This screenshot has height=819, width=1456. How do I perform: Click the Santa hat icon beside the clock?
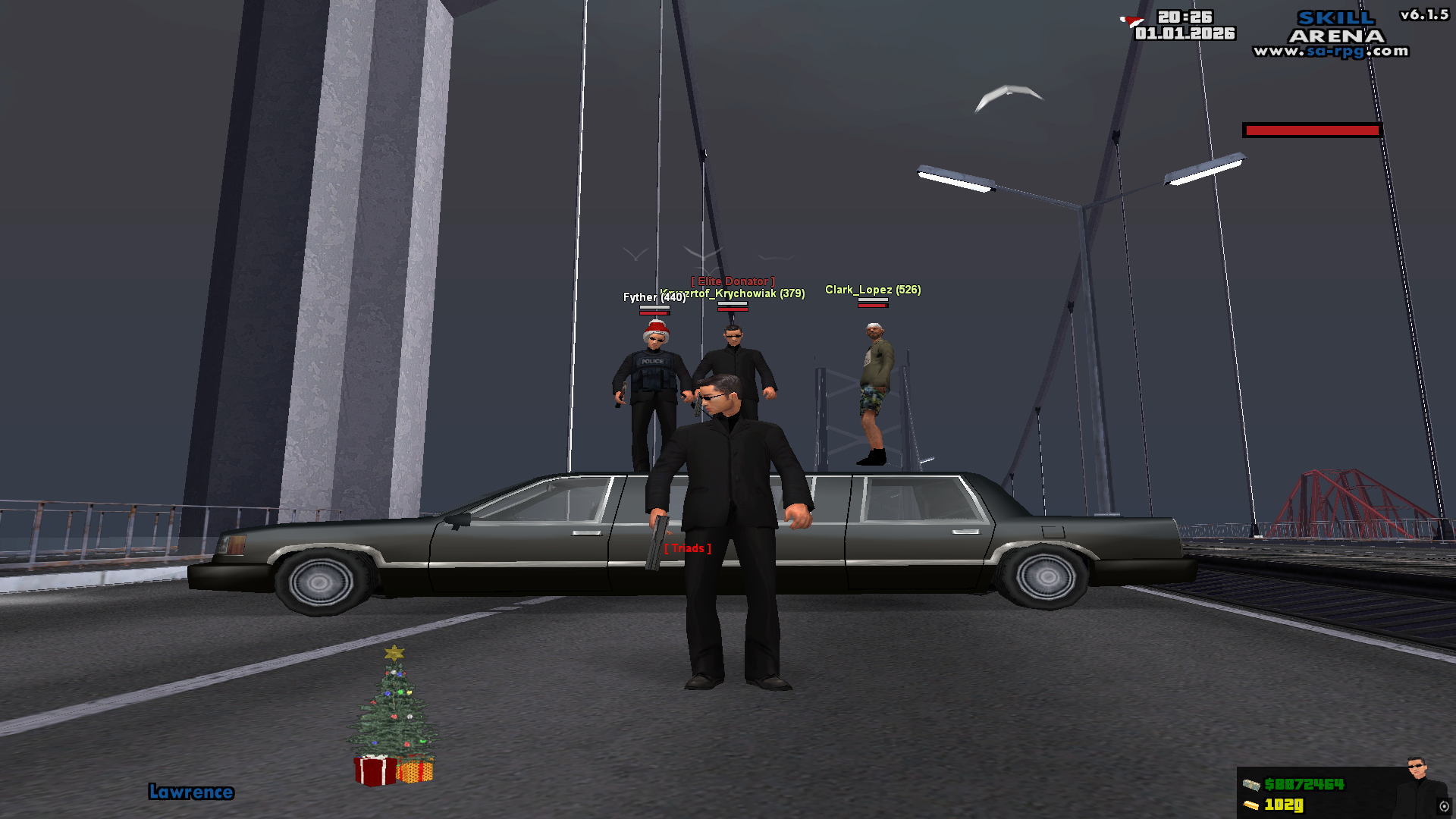1129,20
